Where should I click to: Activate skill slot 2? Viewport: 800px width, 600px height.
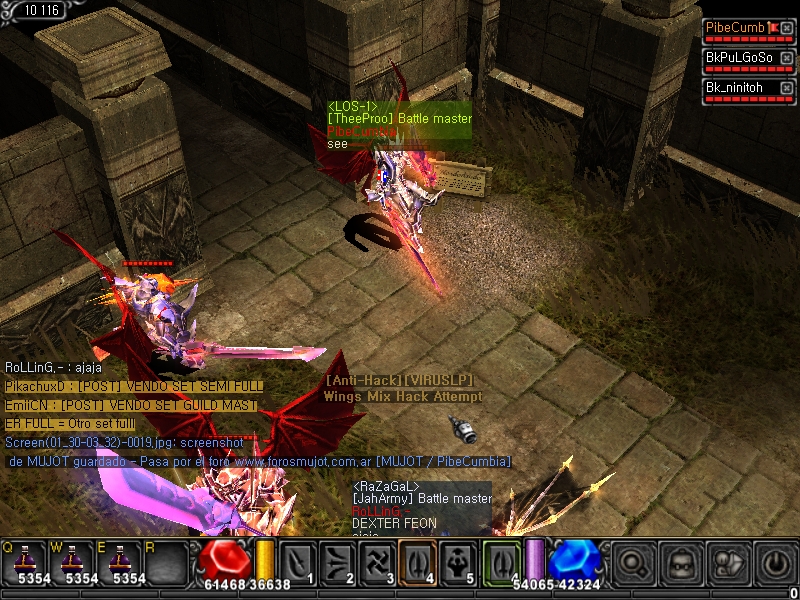[x=336, y=560]
